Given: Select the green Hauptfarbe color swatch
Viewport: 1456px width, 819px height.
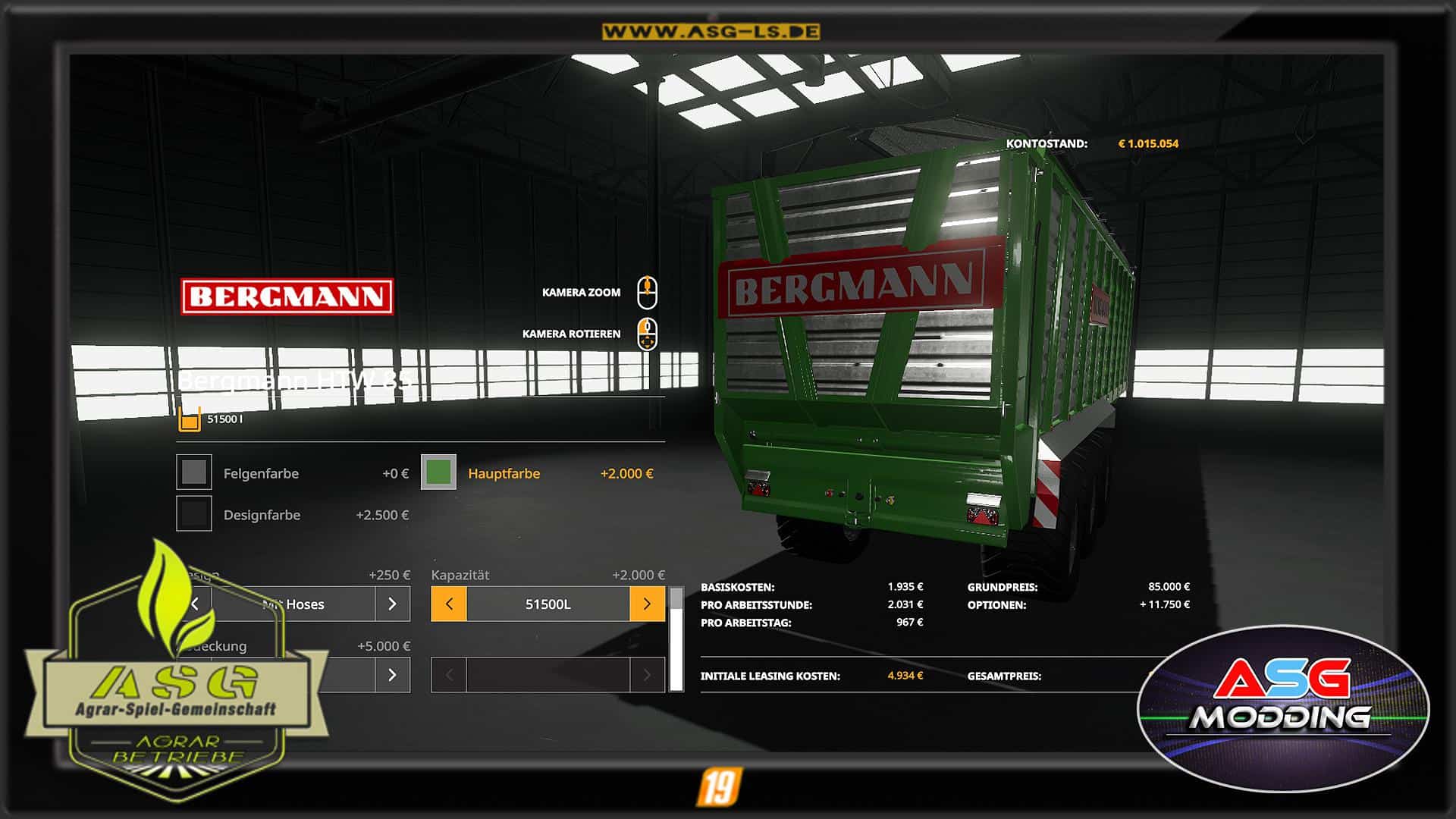Looking at the screenshot, I should [x=438, y=472].
